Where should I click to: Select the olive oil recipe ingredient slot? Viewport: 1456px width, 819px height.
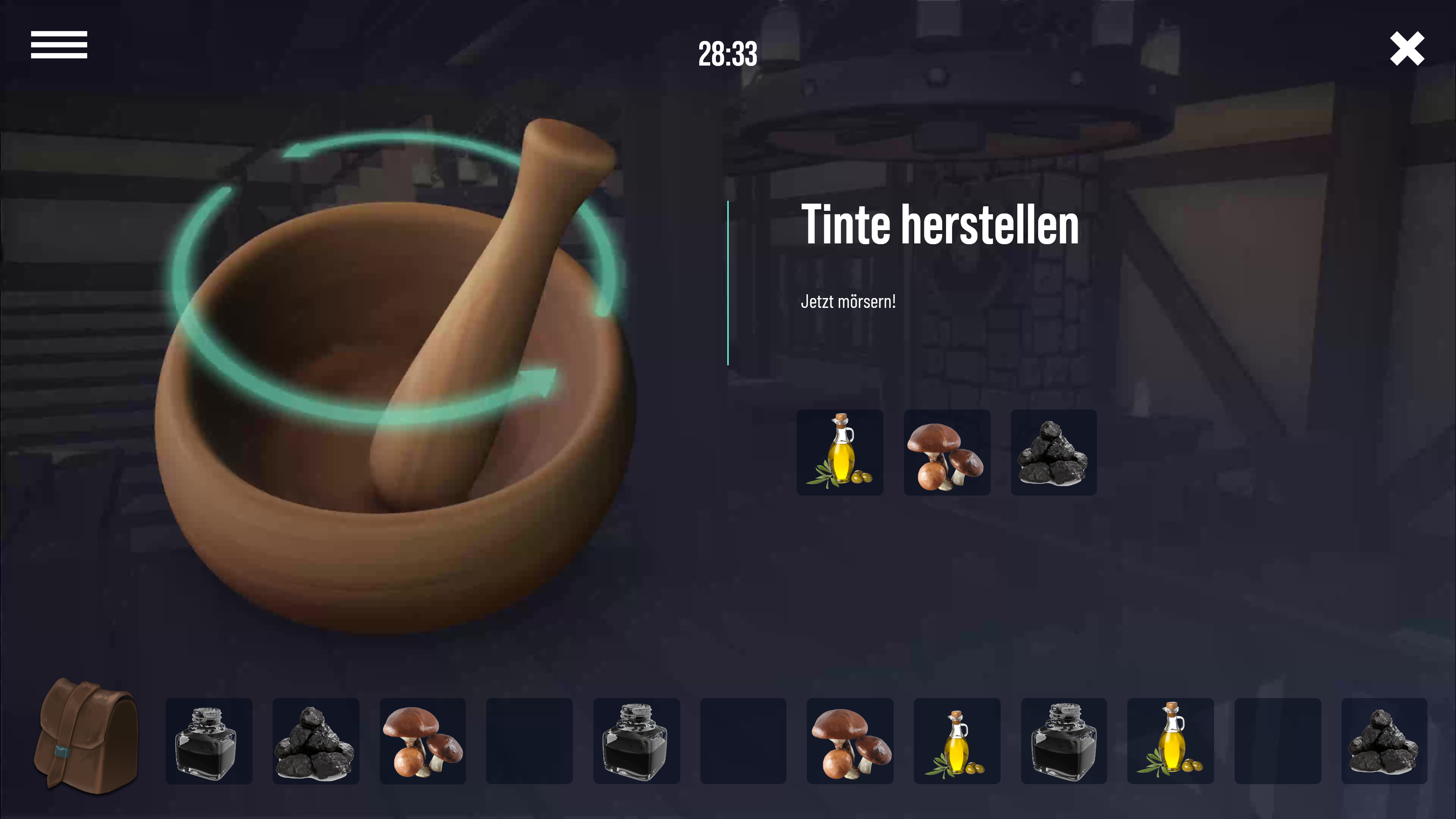839,453
